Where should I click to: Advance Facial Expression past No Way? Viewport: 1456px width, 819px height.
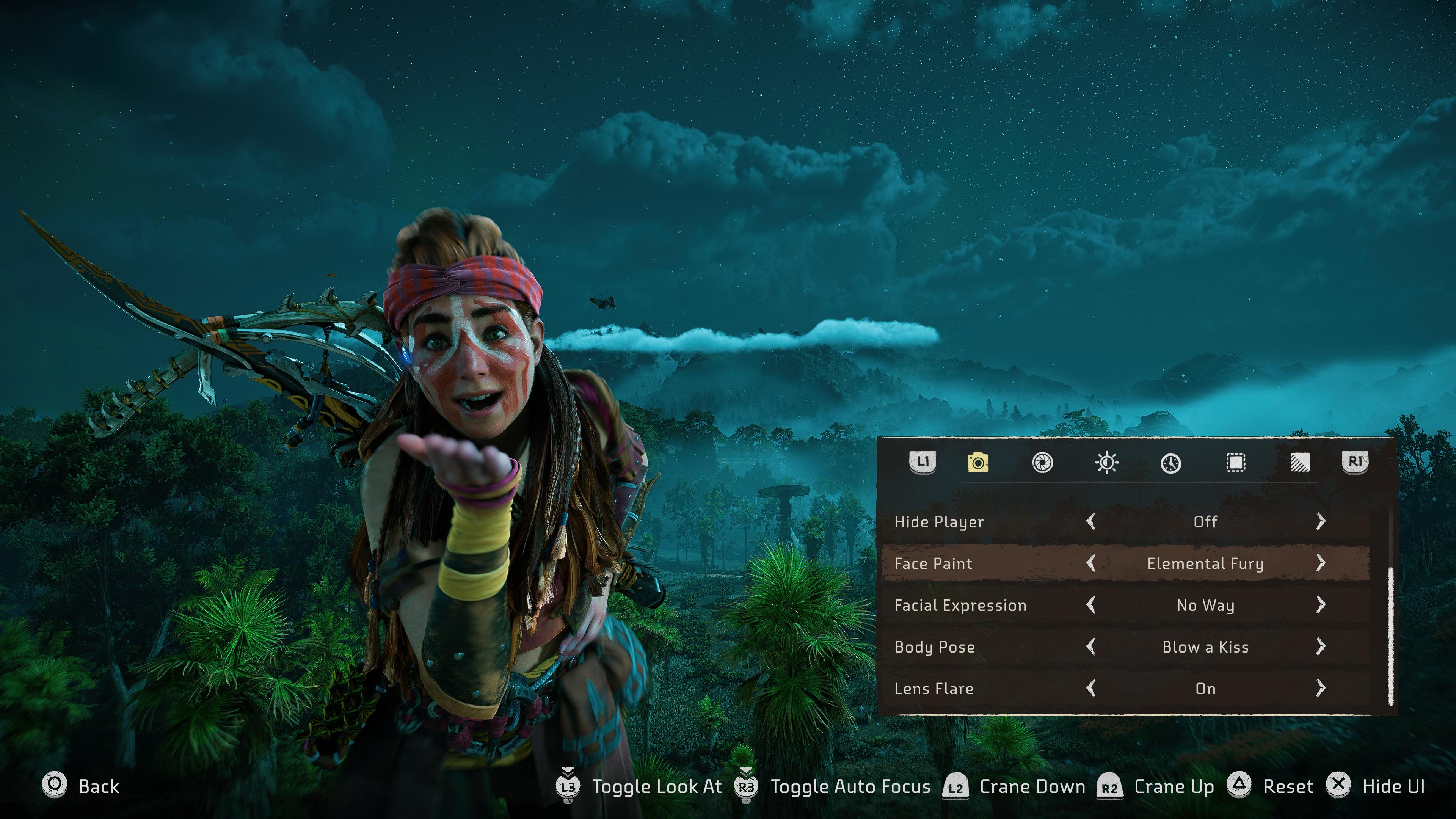(x=1320, y=605)
